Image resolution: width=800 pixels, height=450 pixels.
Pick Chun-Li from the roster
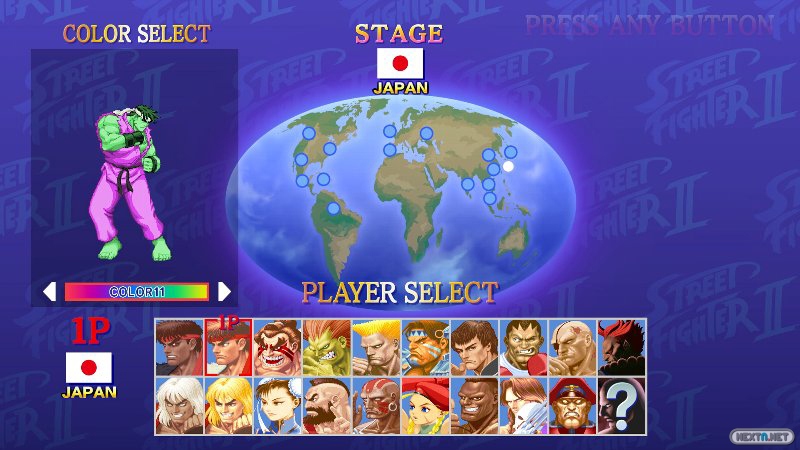click(278, 404)
